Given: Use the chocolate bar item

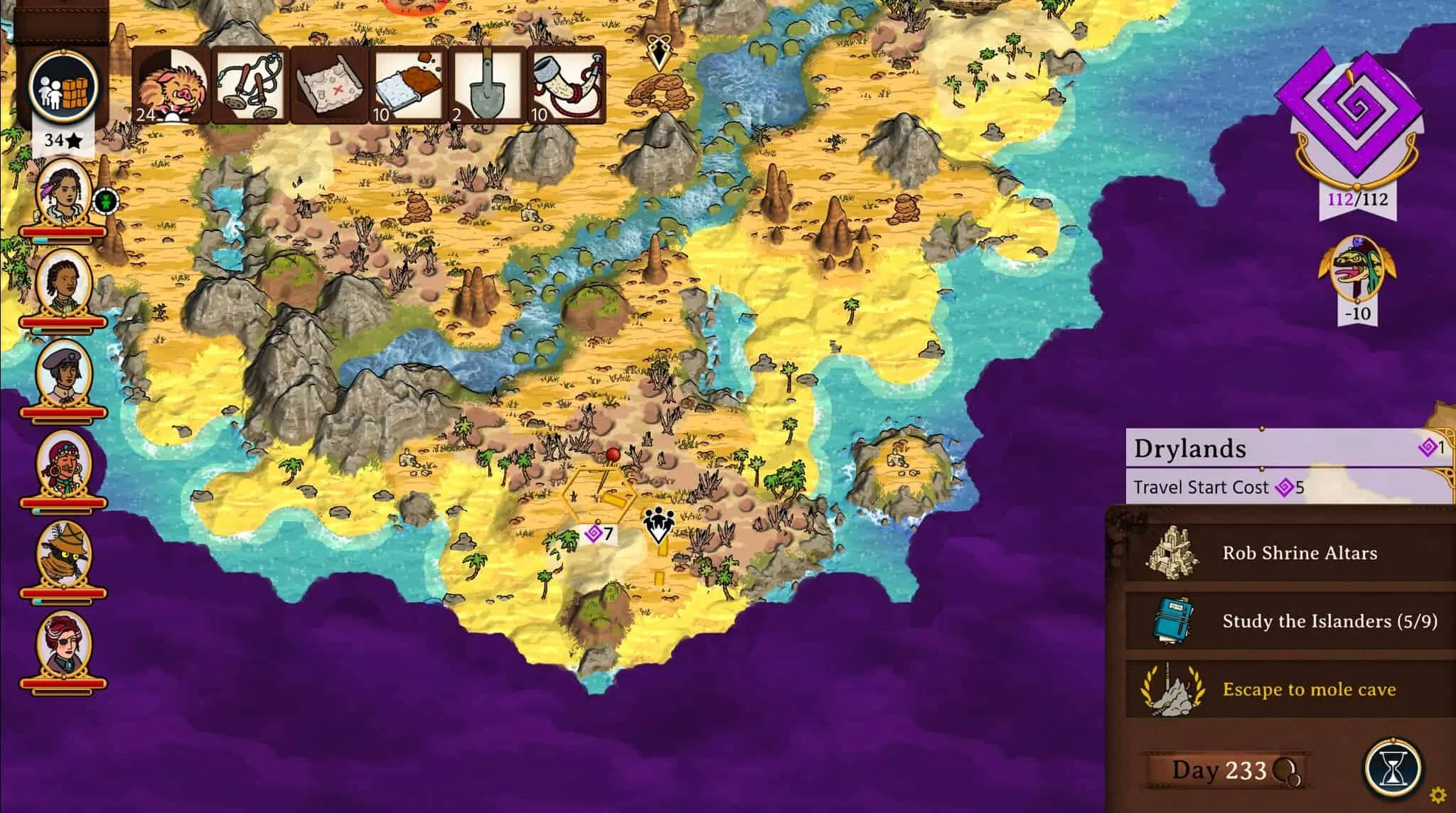Looking at the screenshot, I should coord(408,85).
